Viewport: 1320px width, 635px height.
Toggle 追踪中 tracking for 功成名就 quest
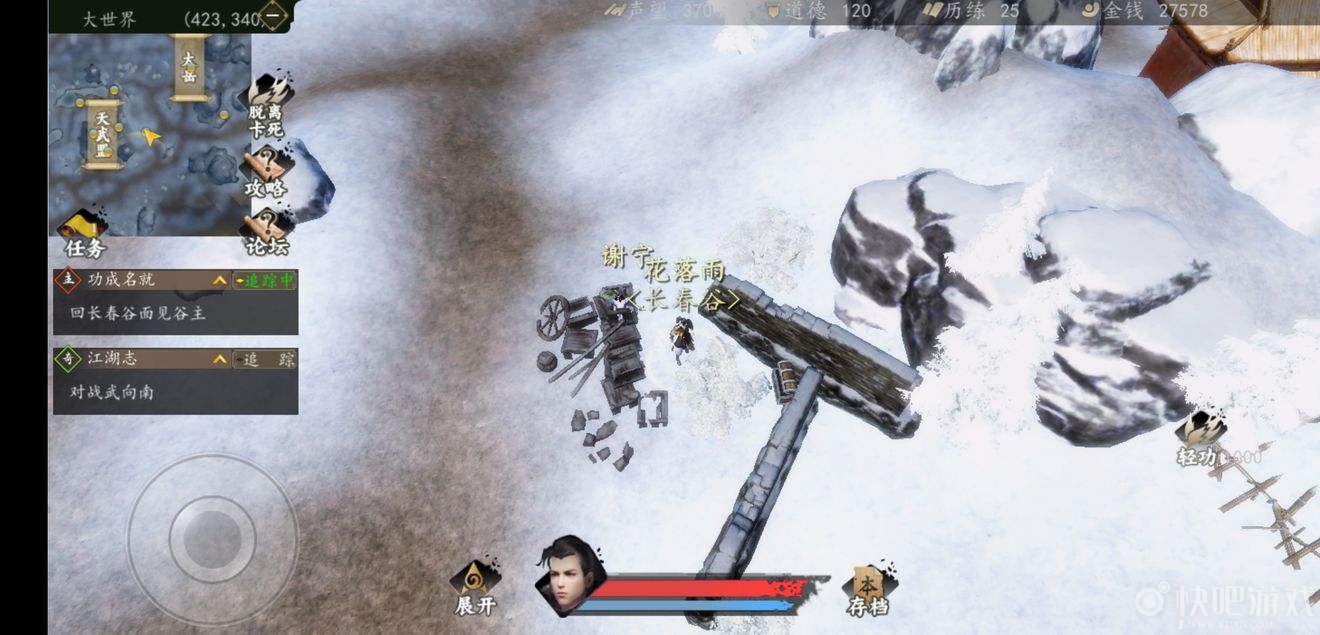[x=265, y=281]
